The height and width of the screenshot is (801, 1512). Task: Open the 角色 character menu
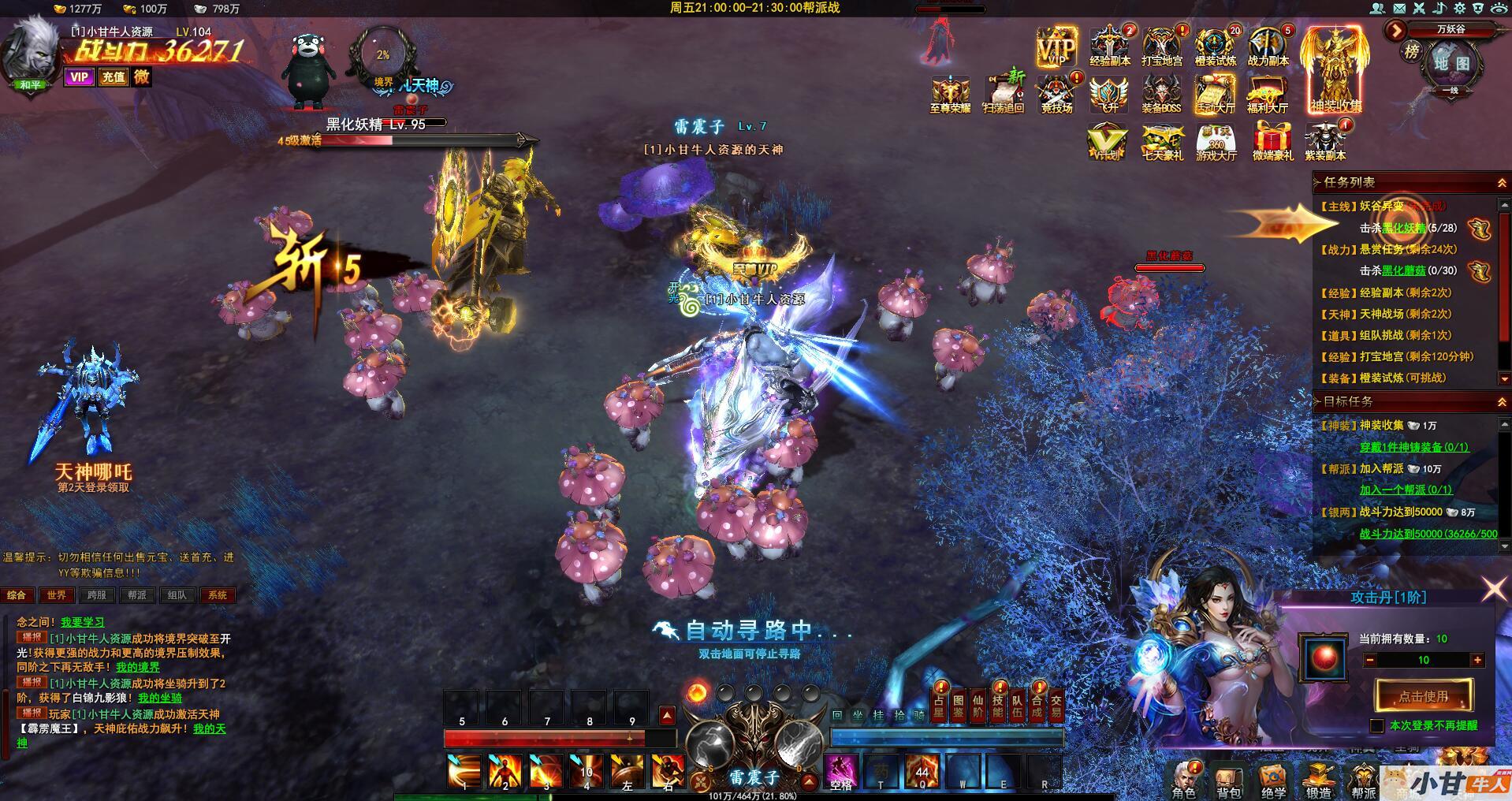tap(1183, 781)
